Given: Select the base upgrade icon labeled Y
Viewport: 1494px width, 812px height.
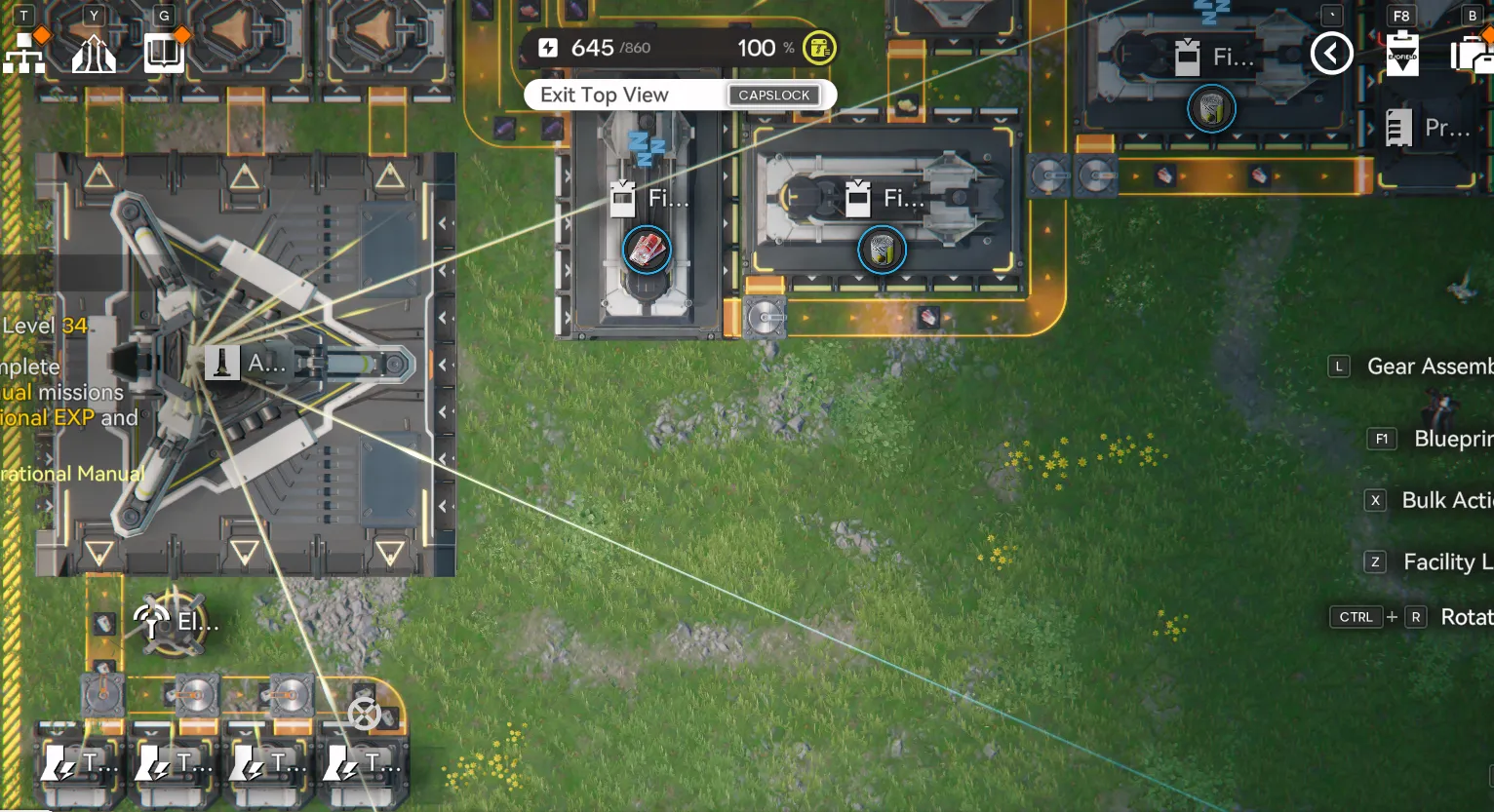Looking at the screenshot, I should (x=93, y=54).
